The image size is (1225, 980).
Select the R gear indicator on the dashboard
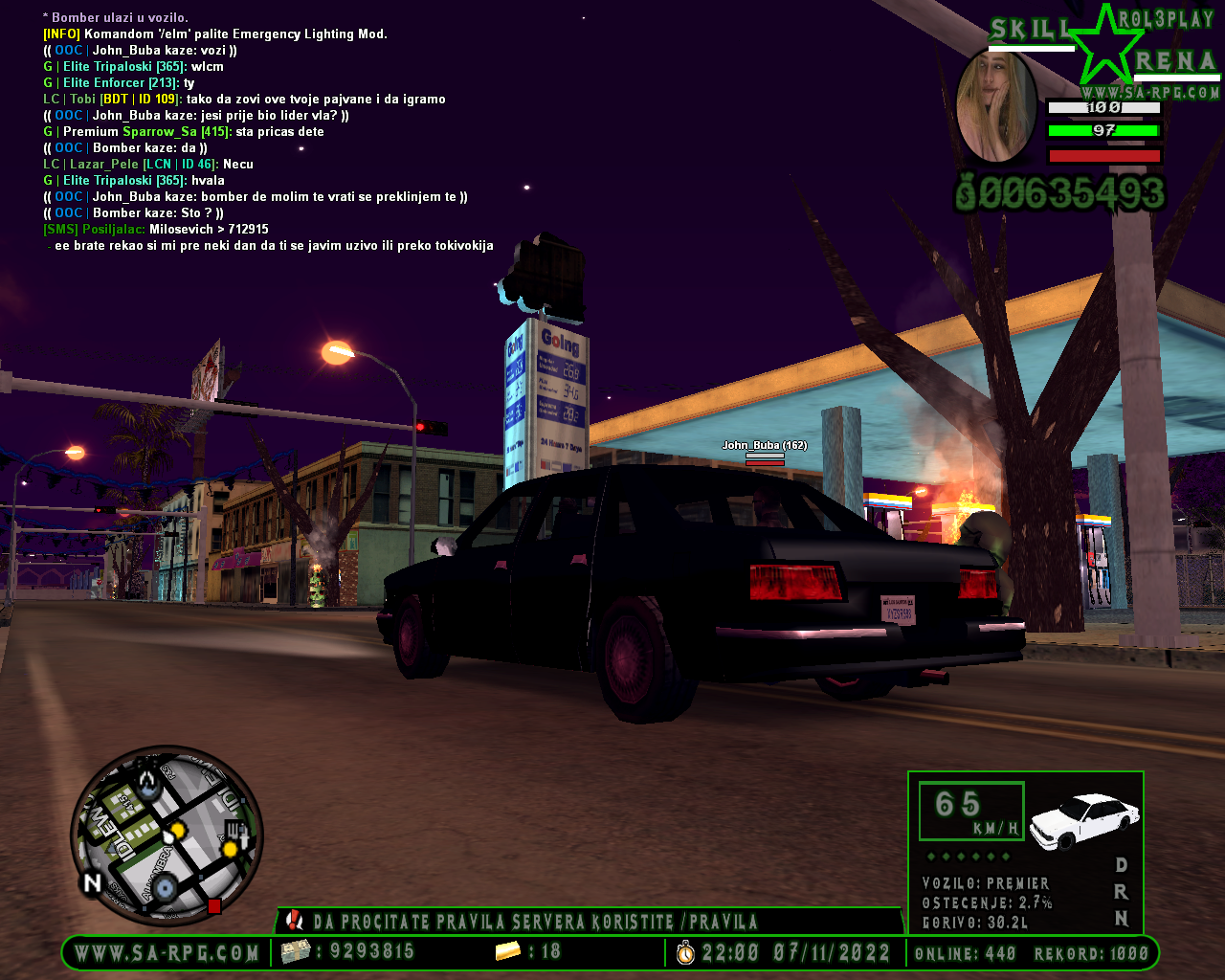point(1122,891)
